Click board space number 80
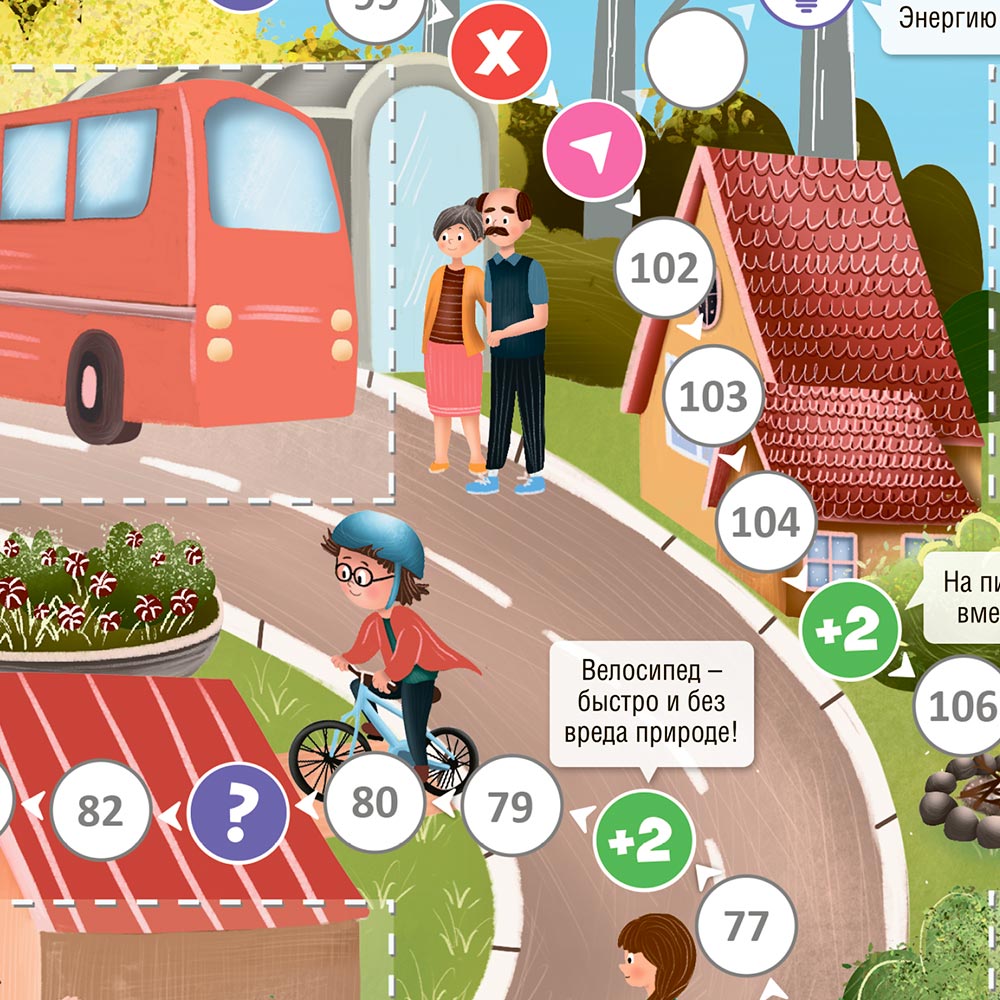This screenshot has width=1000, height=1000. tap(375, 803)
